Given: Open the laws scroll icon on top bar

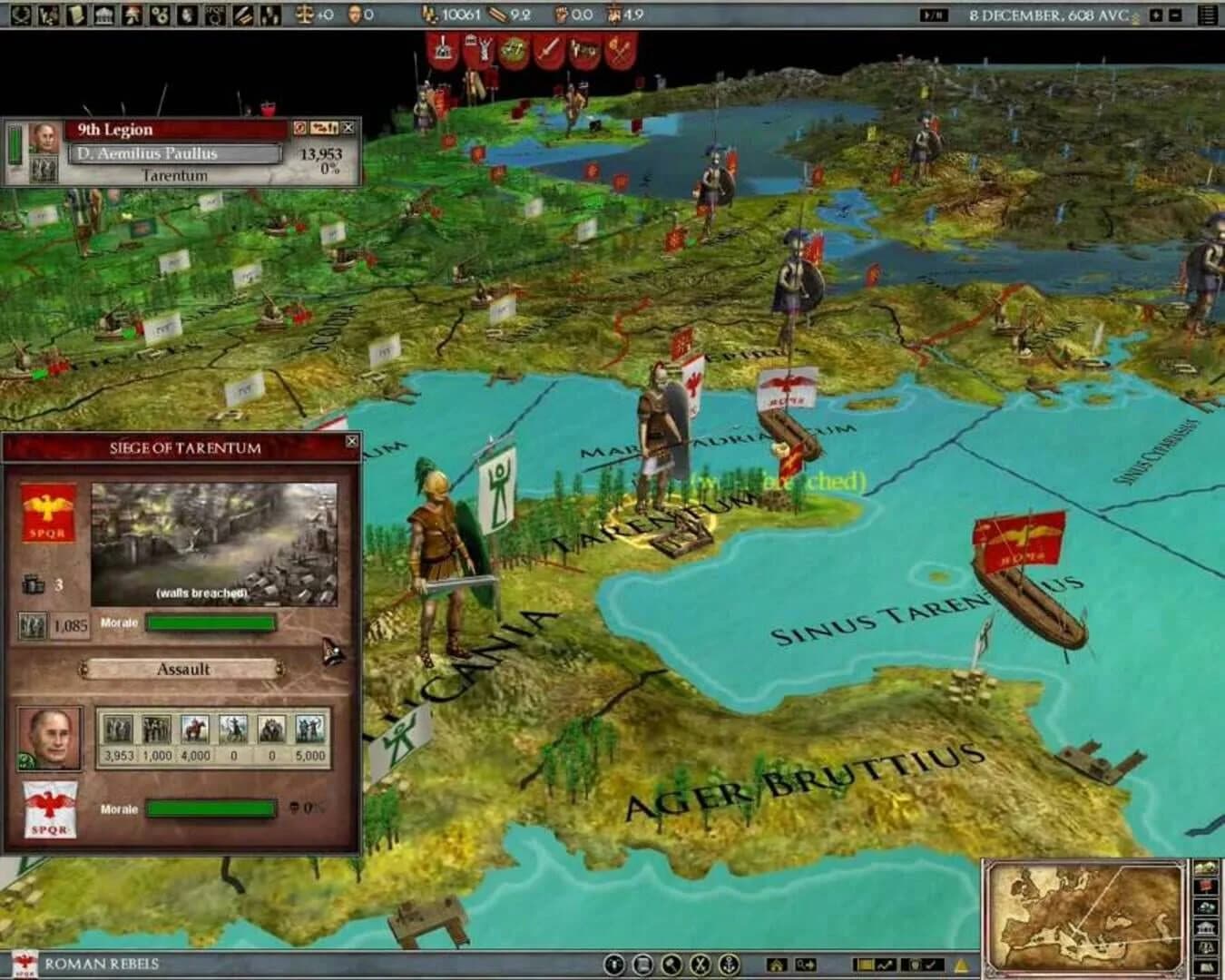Looking at the screenshot, I should (77, 13).
